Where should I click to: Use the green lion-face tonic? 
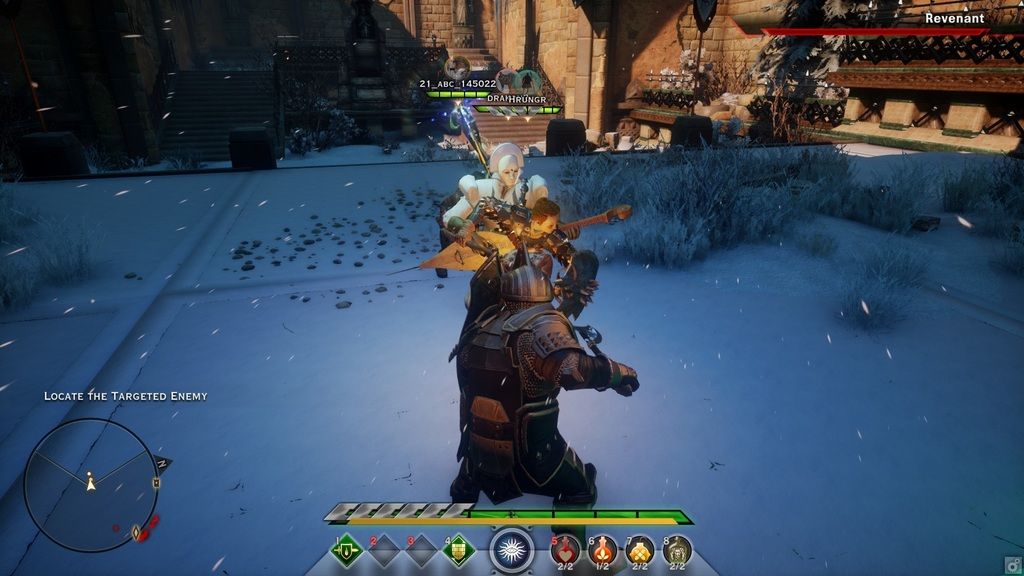[677, 549]
